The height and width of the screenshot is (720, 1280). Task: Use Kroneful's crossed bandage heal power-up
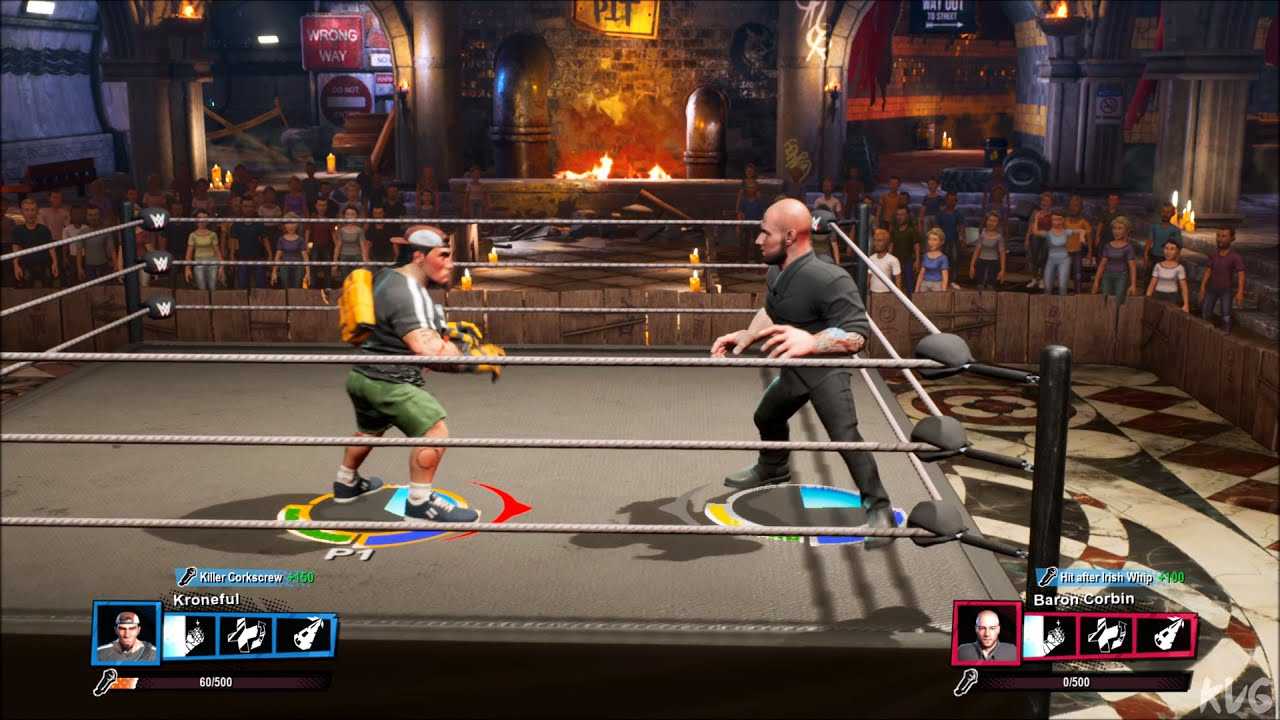coord(245,636)
